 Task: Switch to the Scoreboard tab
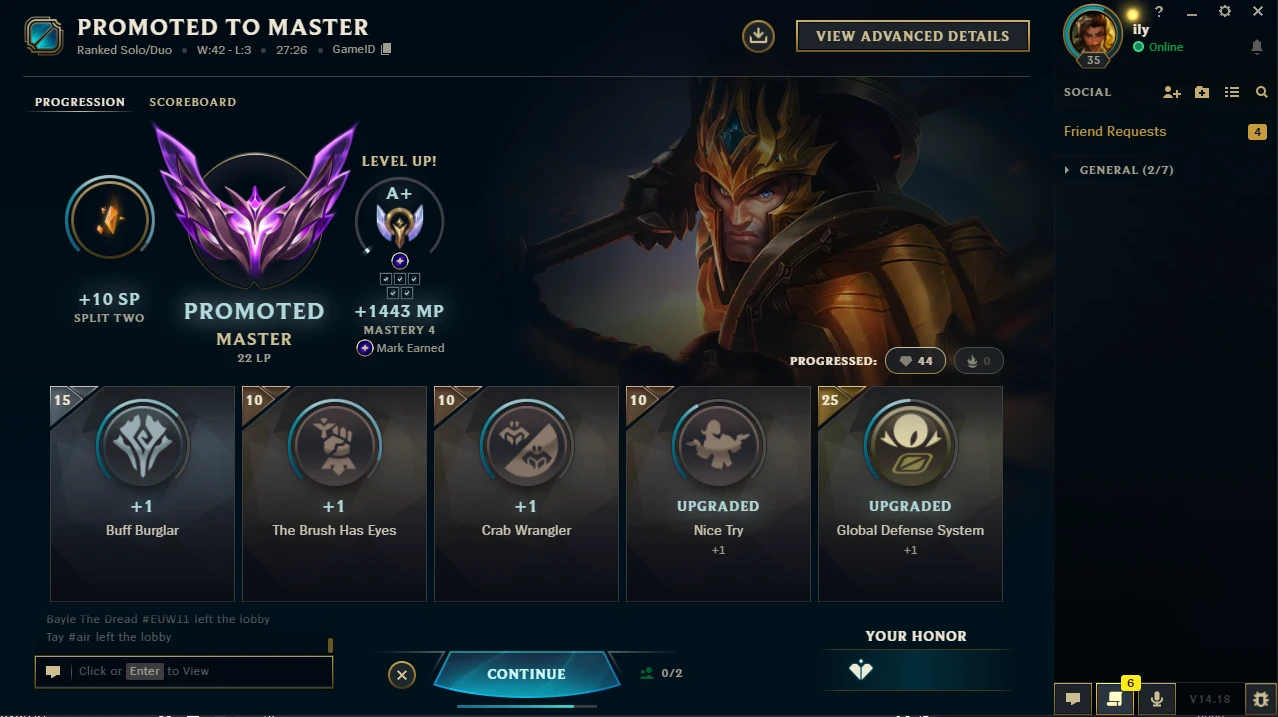point(192,102)
